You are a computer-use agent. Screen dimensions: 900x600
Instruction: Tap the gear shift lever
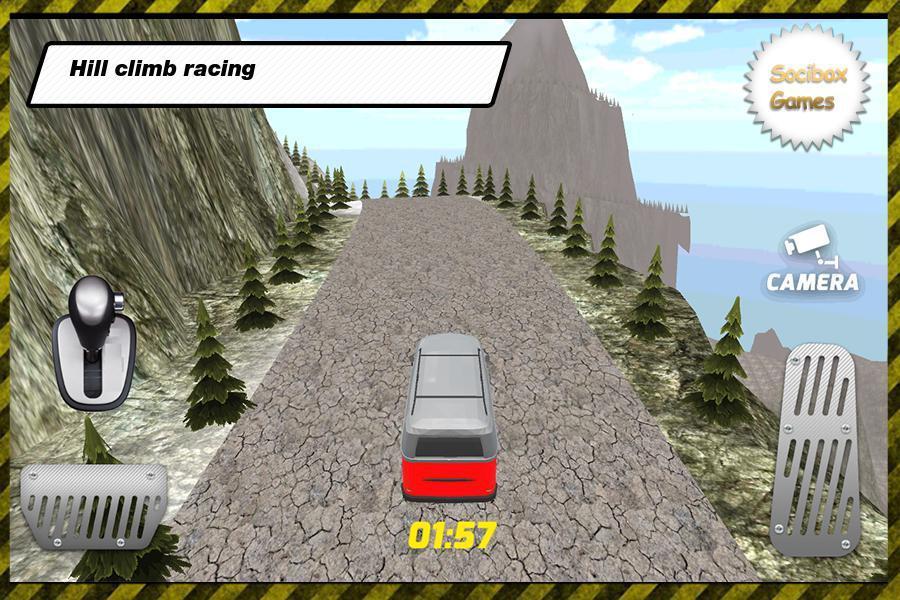coord(94,342)
